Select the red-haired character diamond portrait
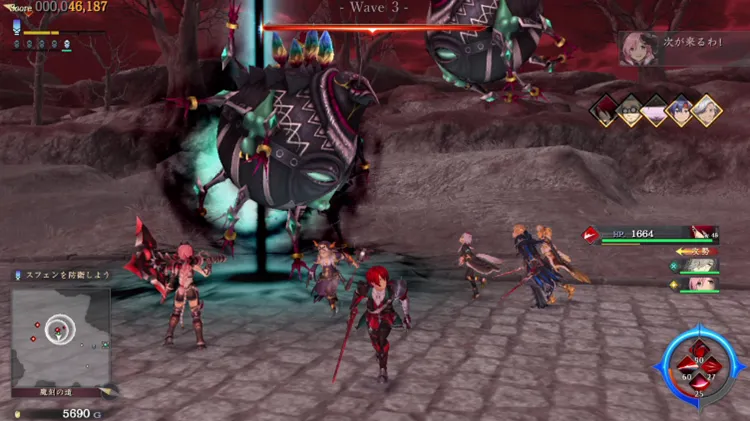 (x=604, y=110)
